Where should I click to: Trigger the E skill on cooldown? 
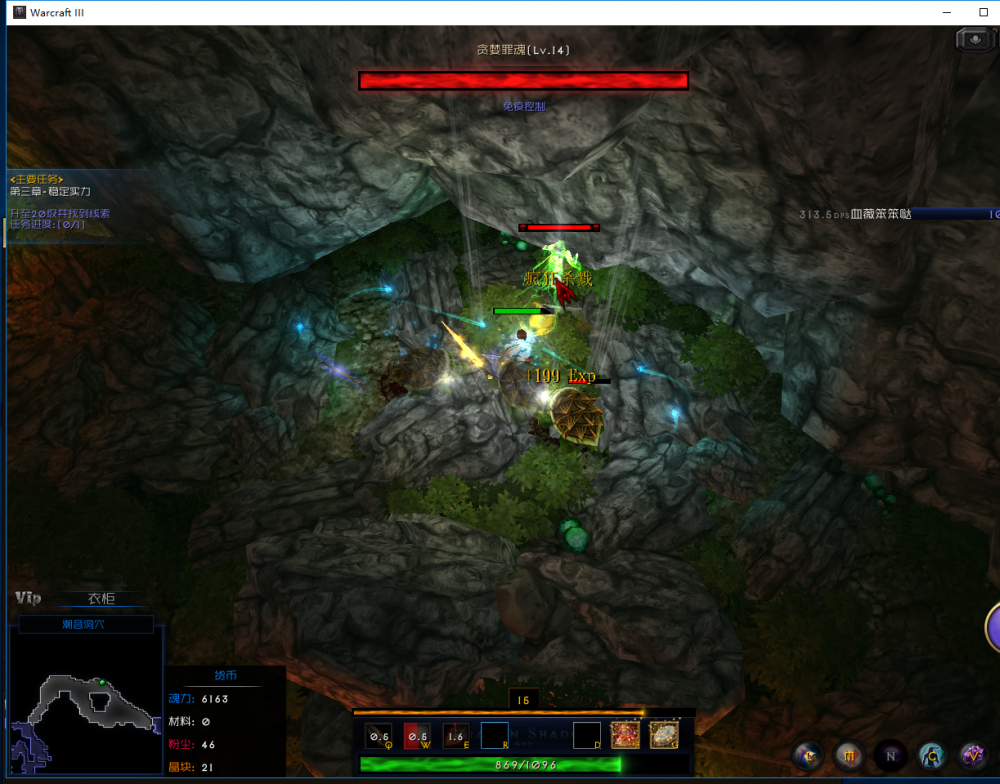(456, 736)
